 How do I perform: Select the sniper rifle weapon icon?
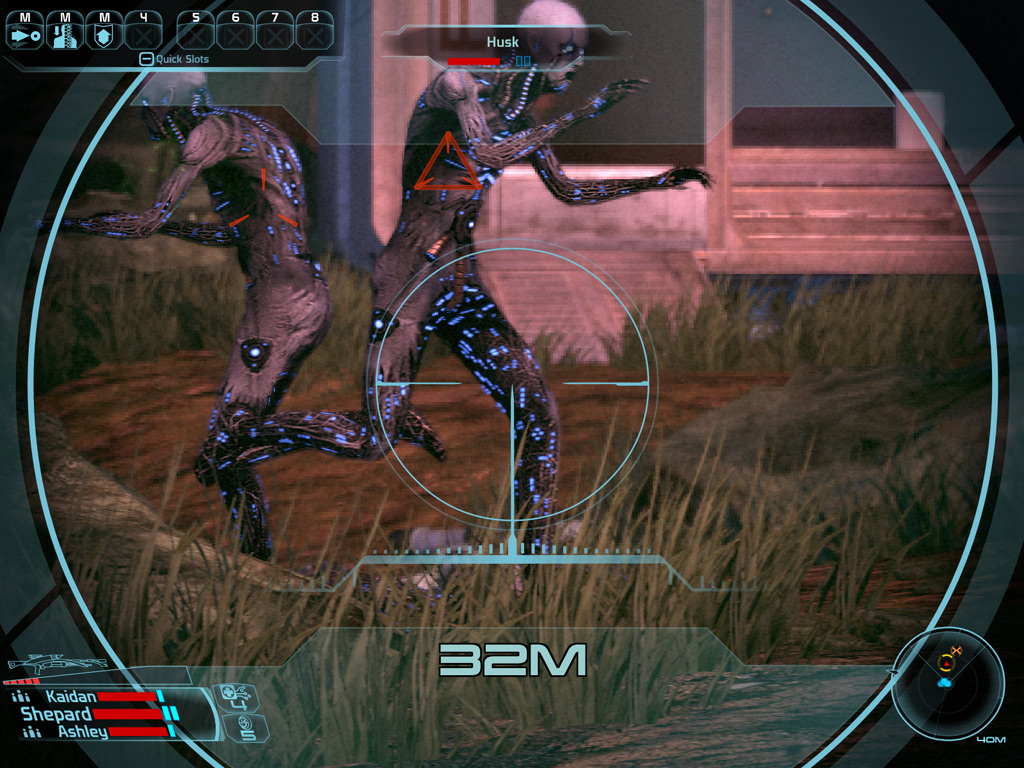[57, 665]
